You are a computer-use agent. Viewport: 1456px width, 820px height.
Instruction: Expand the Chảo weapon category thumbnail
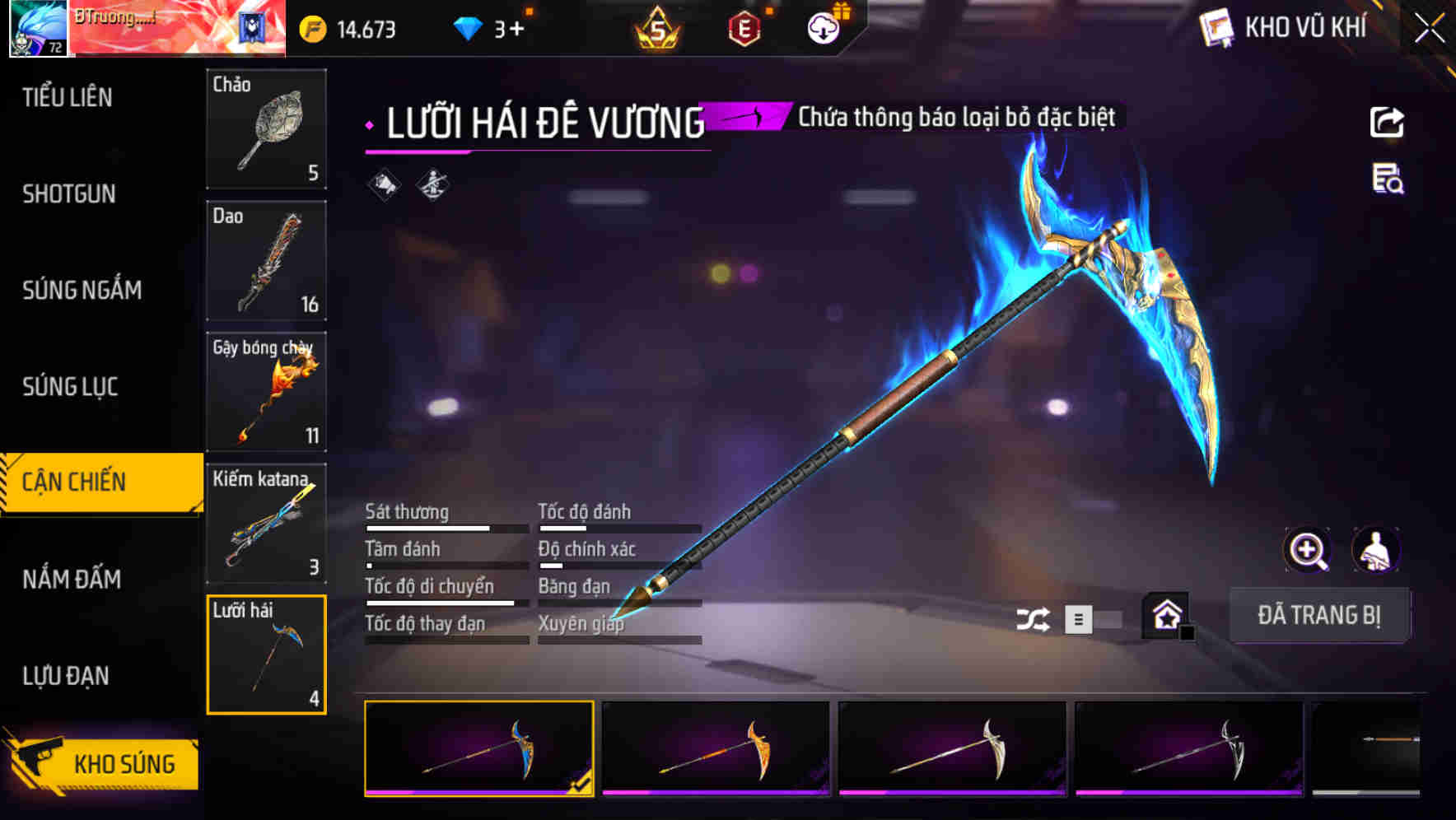tap(266, 130)
